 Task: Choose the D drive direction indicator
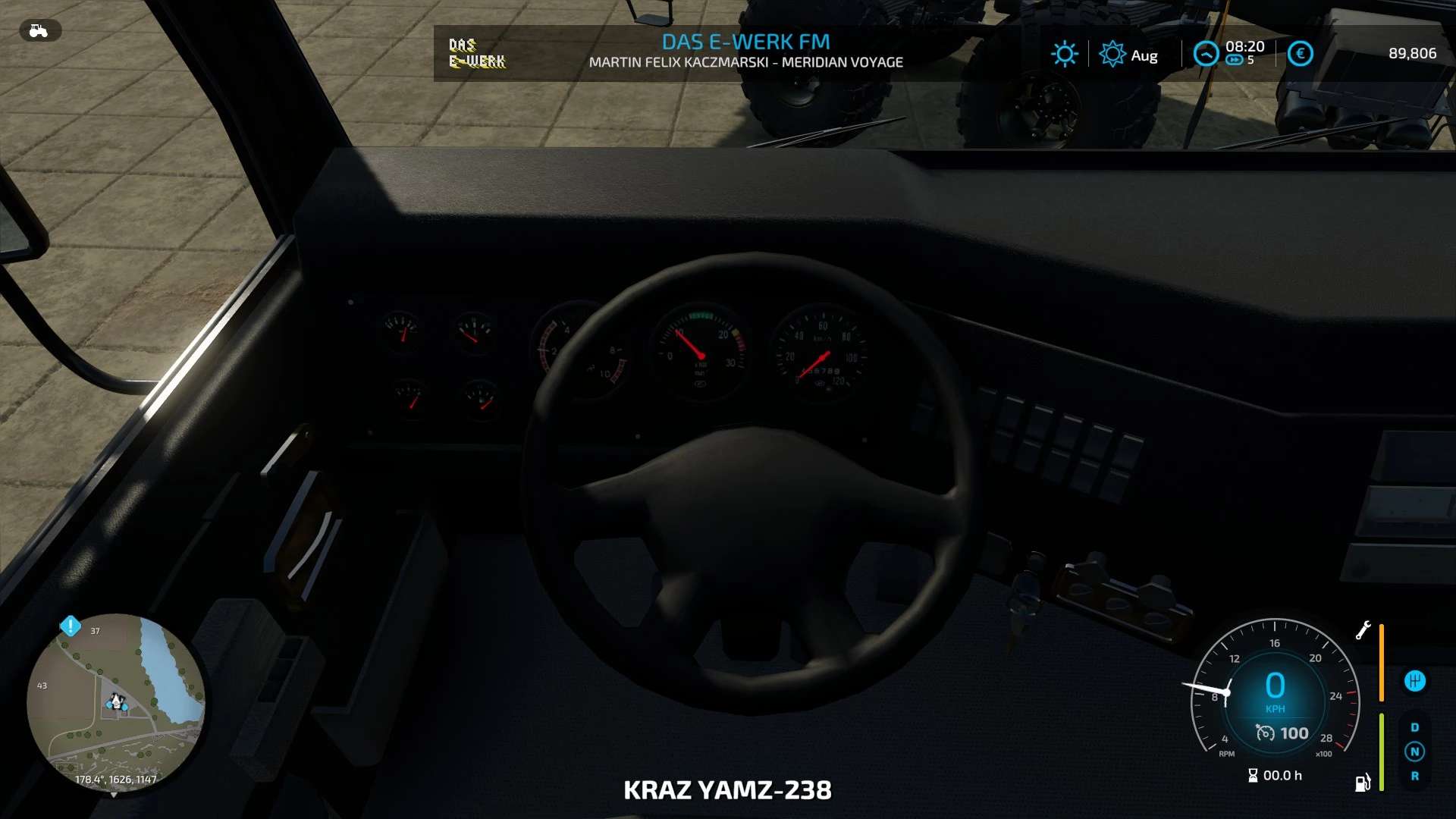point(1414,727)
